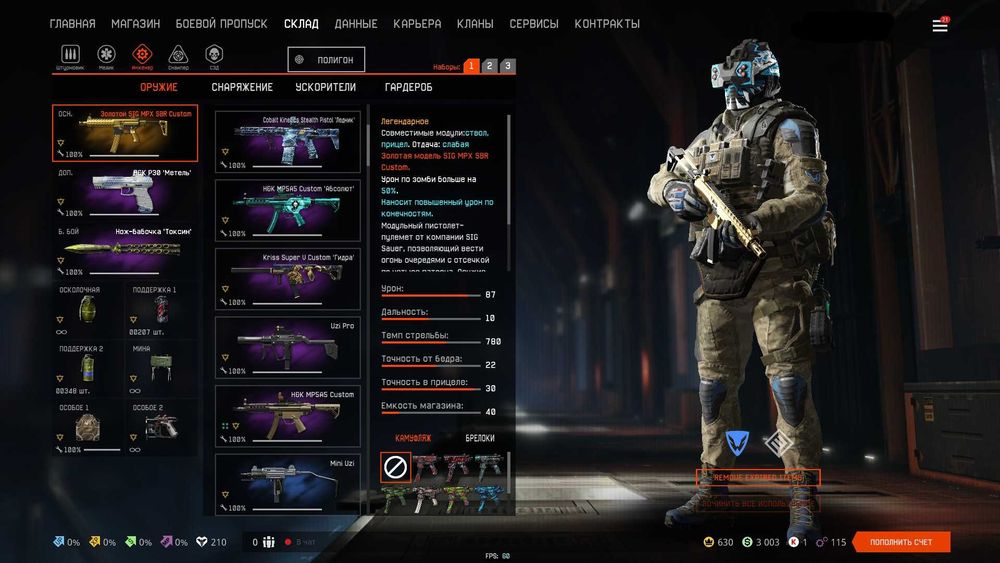
Task: Click the Полигон shooting range button
Action: click(x=326, y=60)
